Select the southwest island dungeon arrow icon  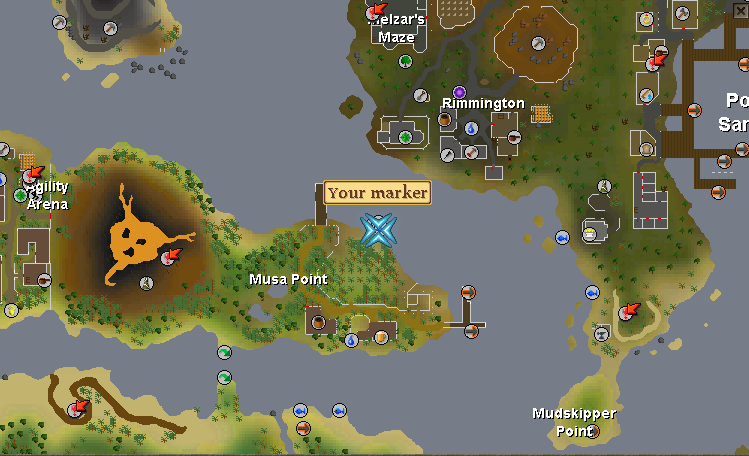point(77,408)
